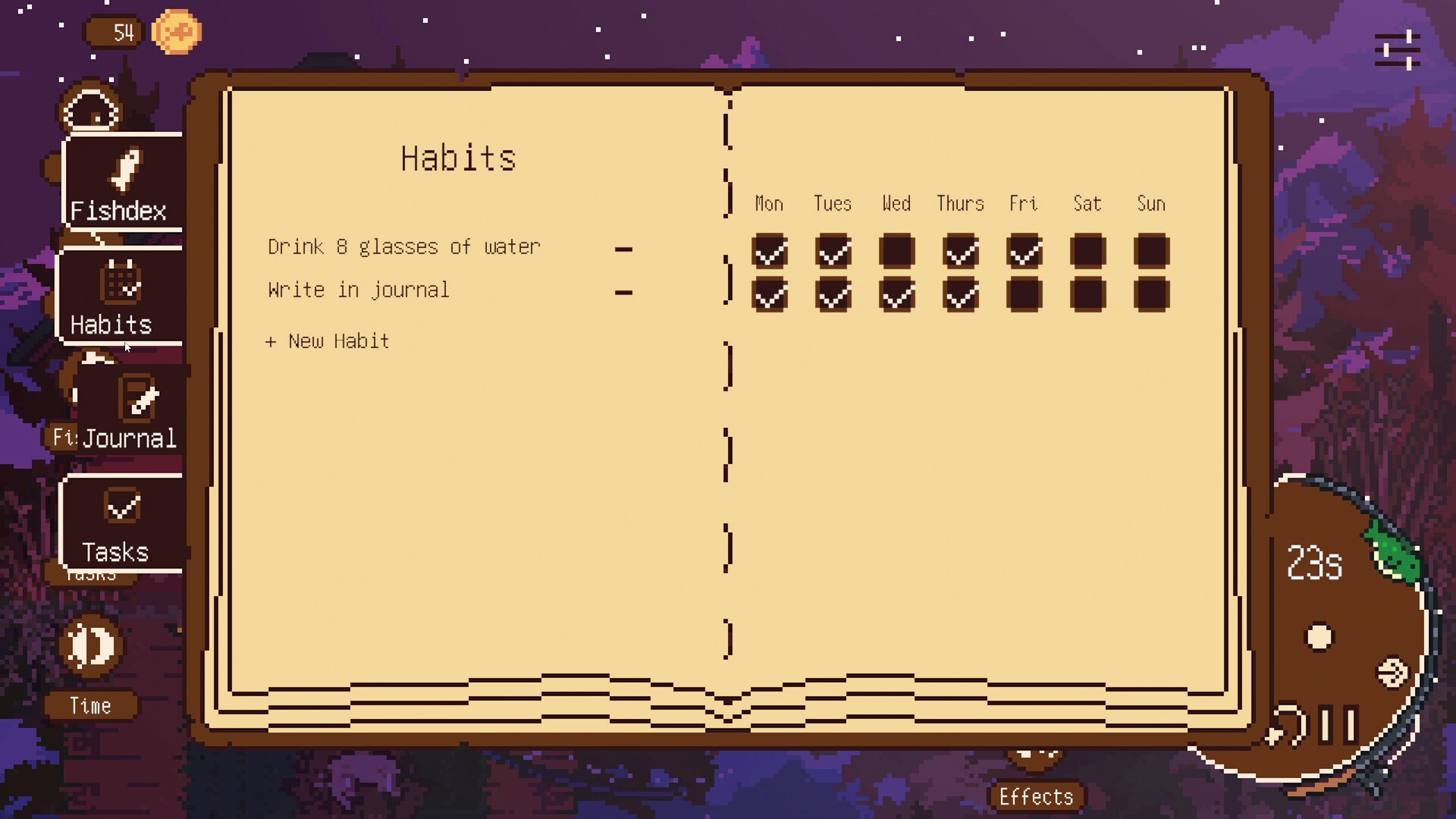Collapse the Write in journal habit
Screen dimensions: 1456x819
623,290
